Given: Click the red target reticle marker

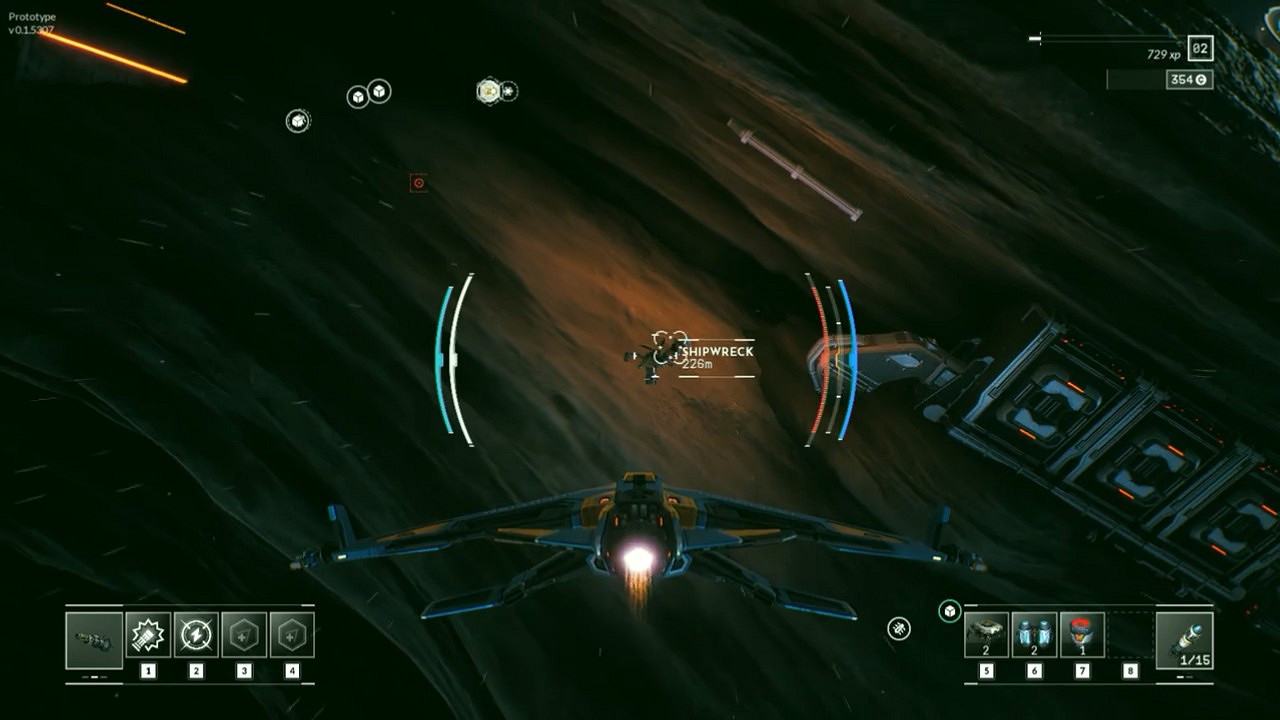Looking at the screenshot, I should 417,183.
